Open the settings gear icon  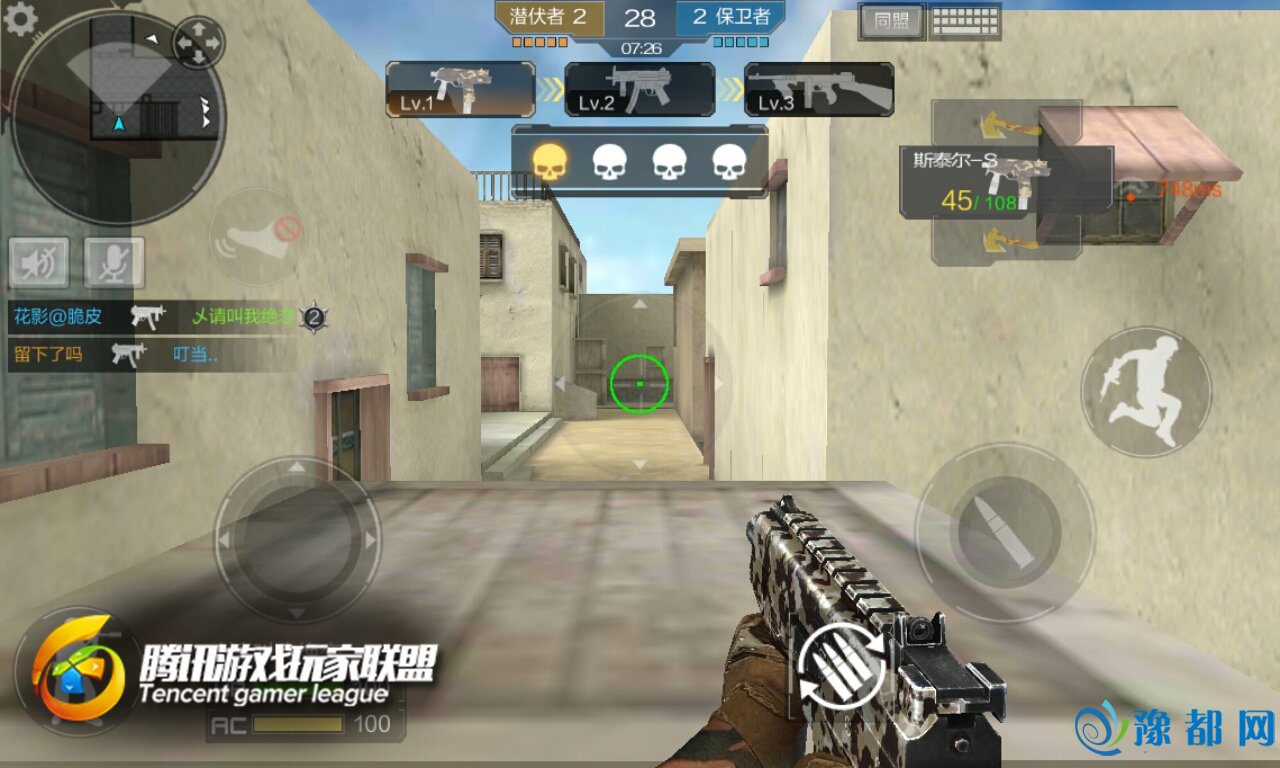coord(20,19)
